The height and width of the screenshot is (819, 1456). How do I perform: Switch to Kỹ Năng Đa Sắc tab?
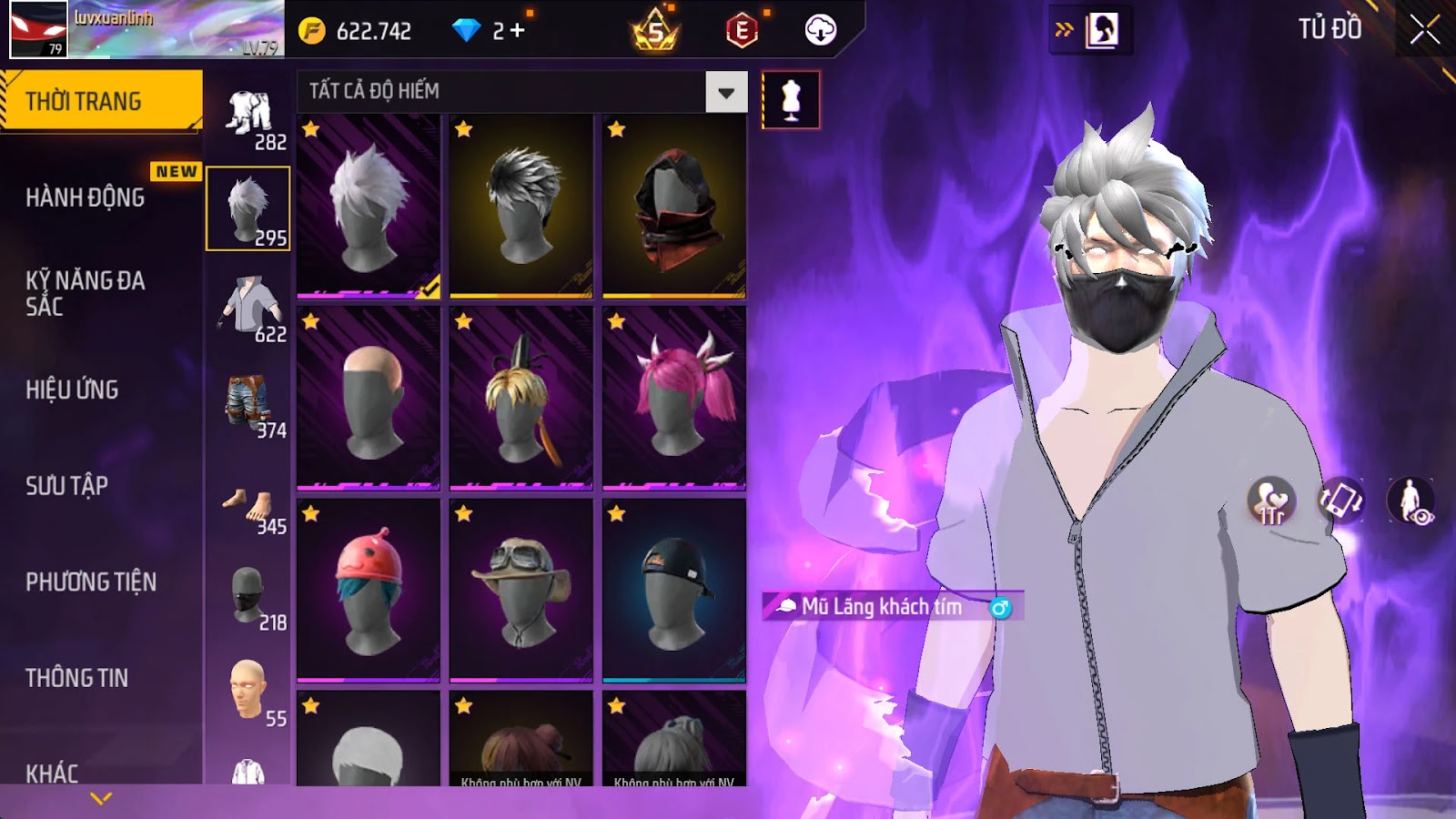pos(85,293)
